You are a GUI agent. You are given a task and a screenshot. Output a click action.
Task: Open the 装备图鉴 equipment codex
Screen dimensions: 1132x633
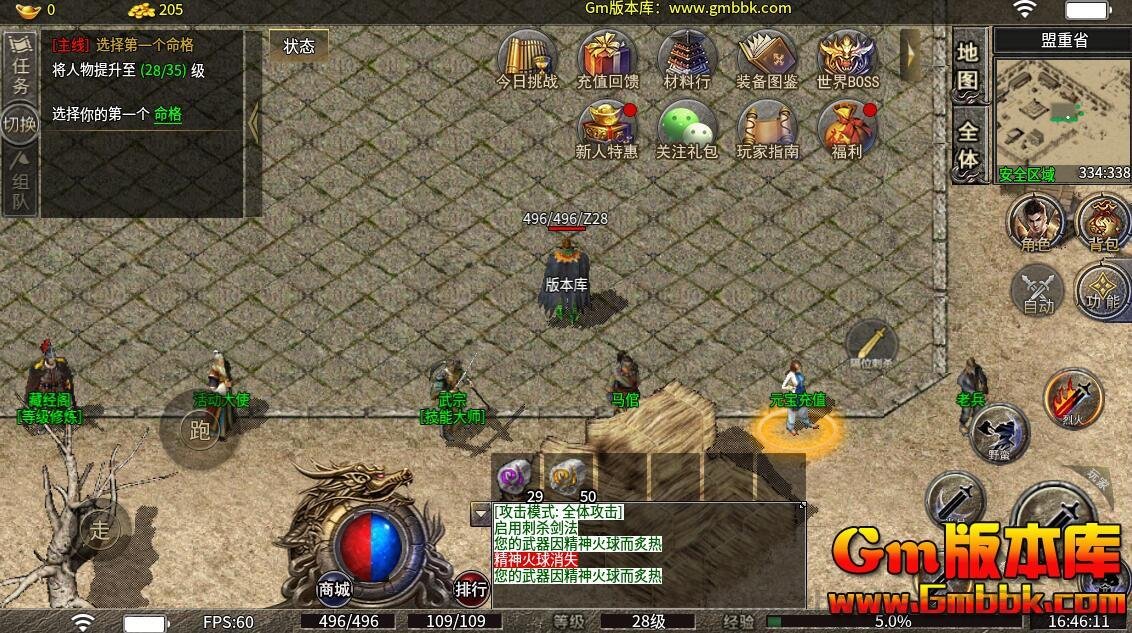coord(767,58)
